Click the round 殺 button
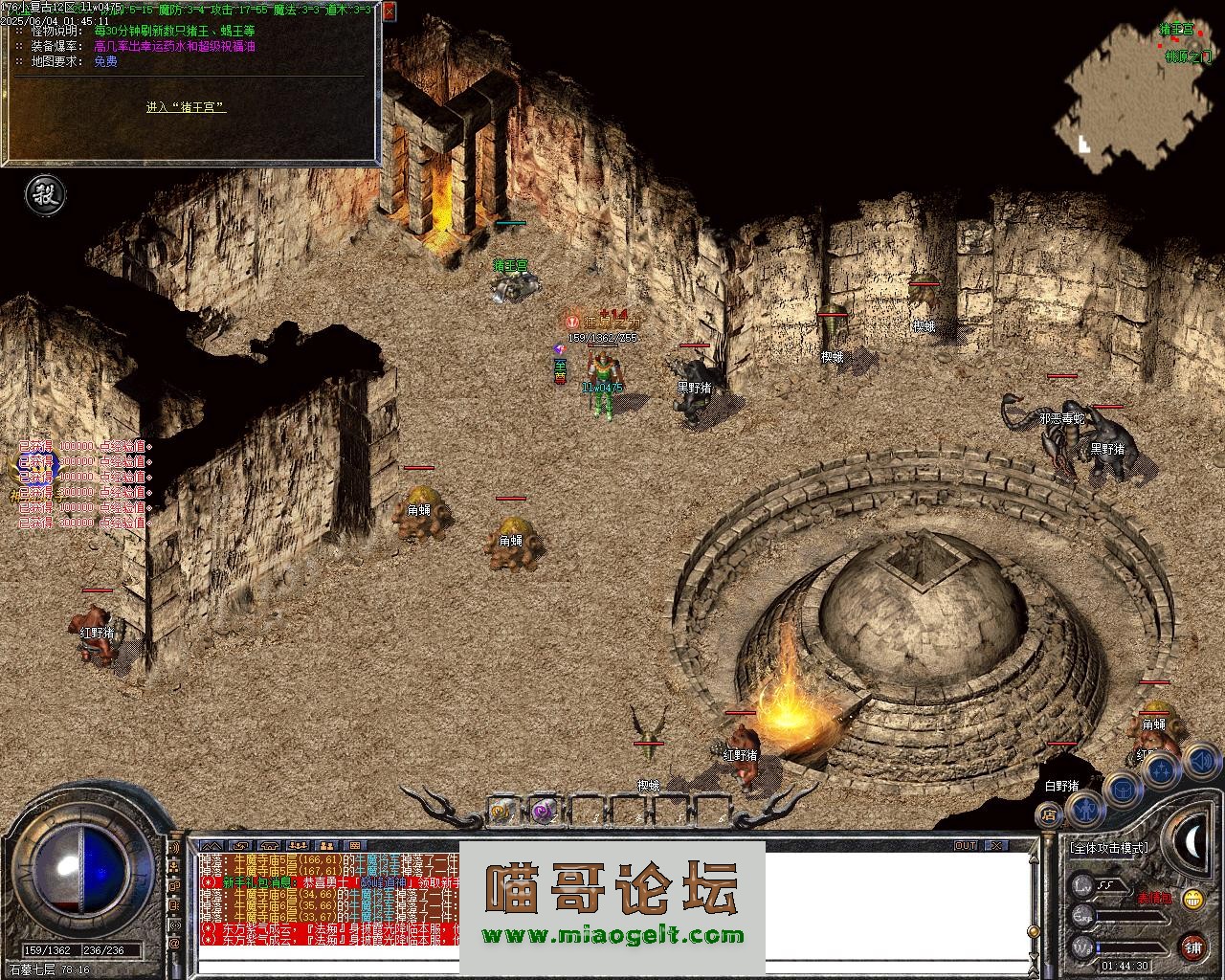 pos(45,195)
